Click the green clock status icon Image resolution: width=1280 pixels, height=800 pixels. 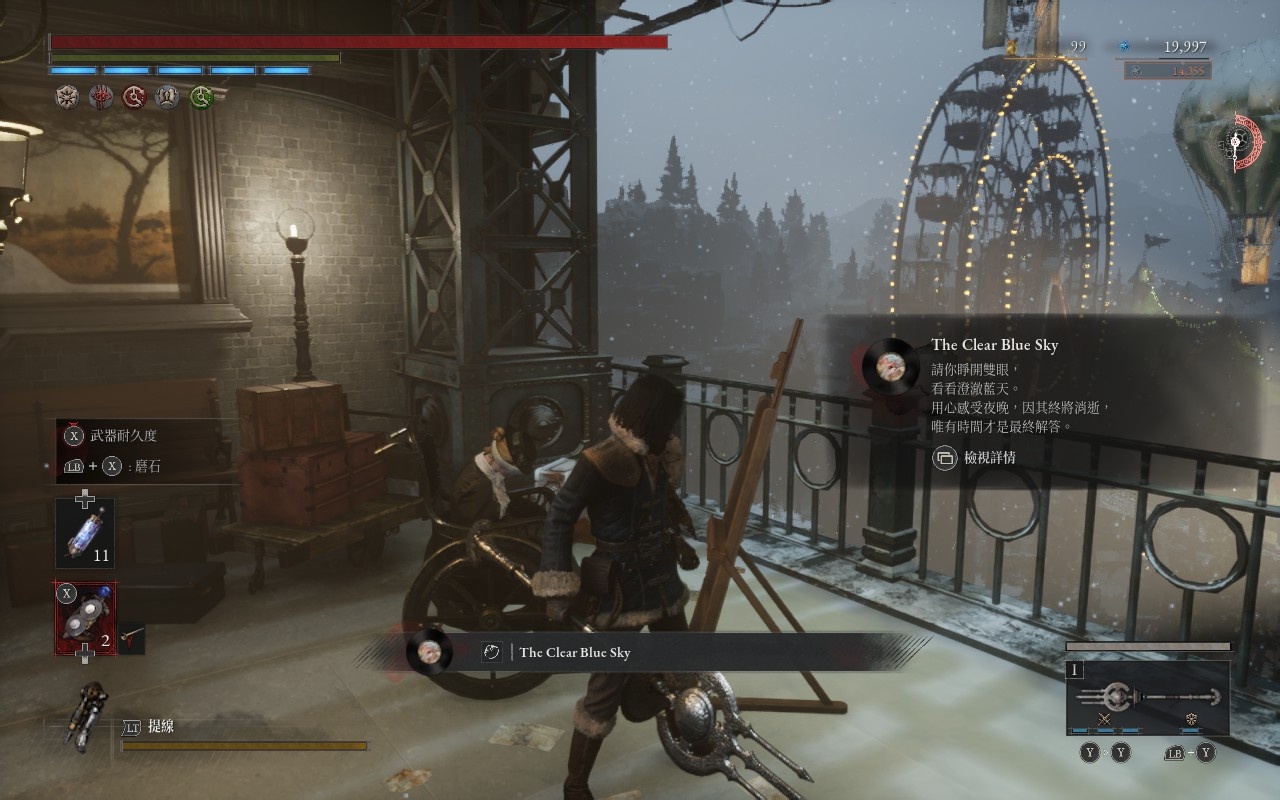pos(203,97)
